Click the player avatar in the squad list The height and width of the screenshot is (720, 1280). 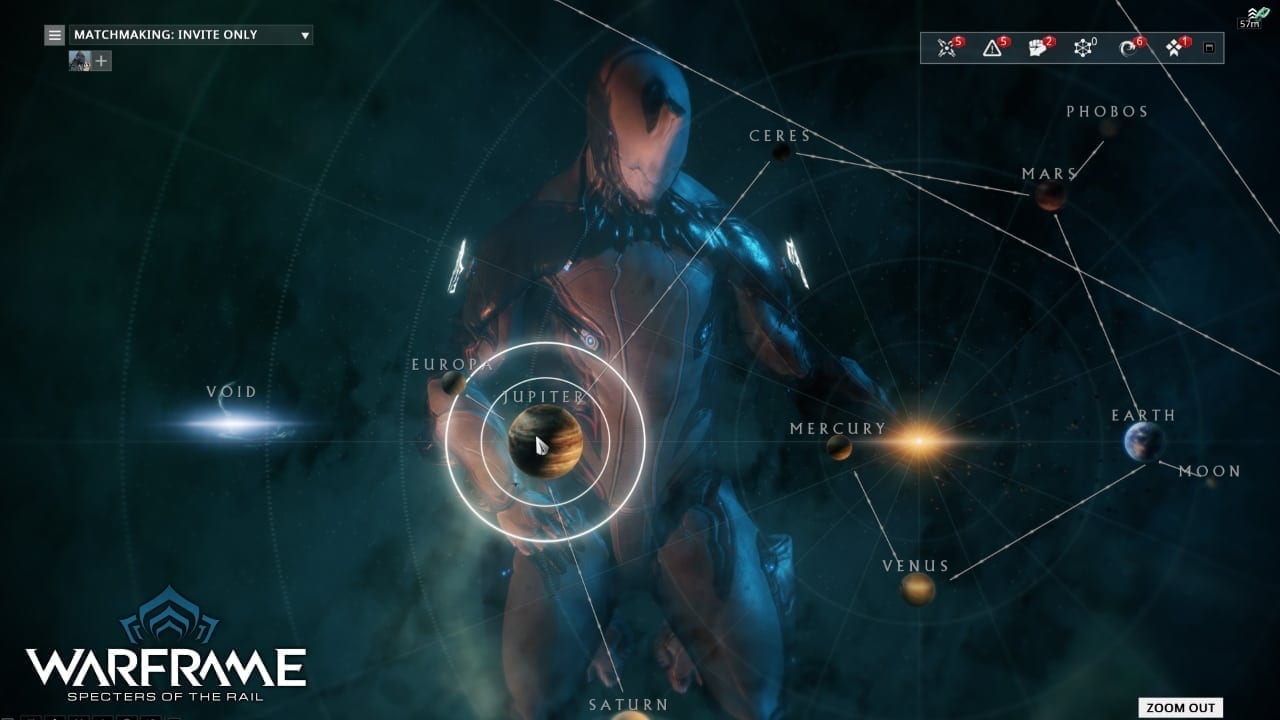coord(80,61)
